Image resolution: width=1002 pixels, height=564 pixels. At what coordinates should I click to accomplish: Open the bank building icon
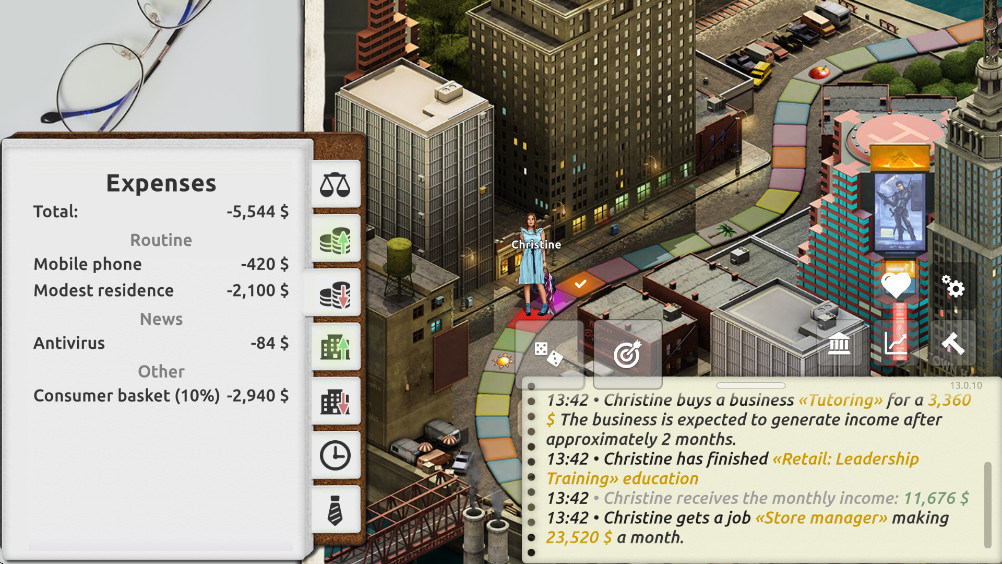(x=840, y=346)
